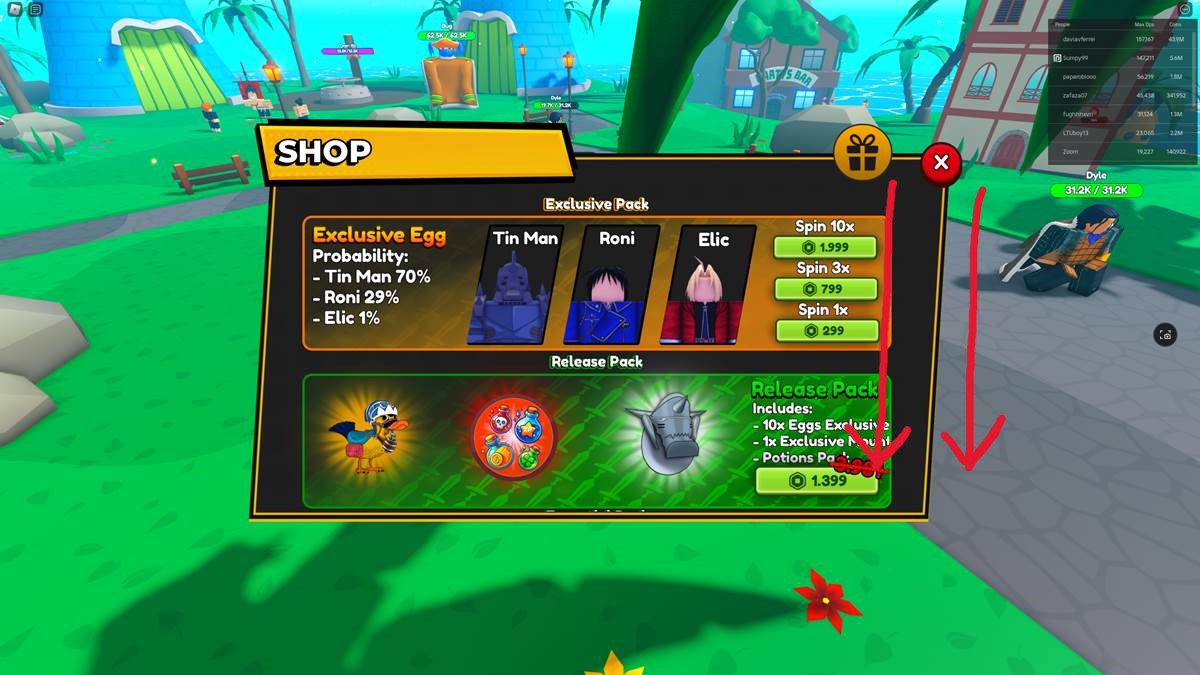The height and width of the screenshot is (675, 1200).
Task: Select the Tin Man character card
Action: [525, 285]
